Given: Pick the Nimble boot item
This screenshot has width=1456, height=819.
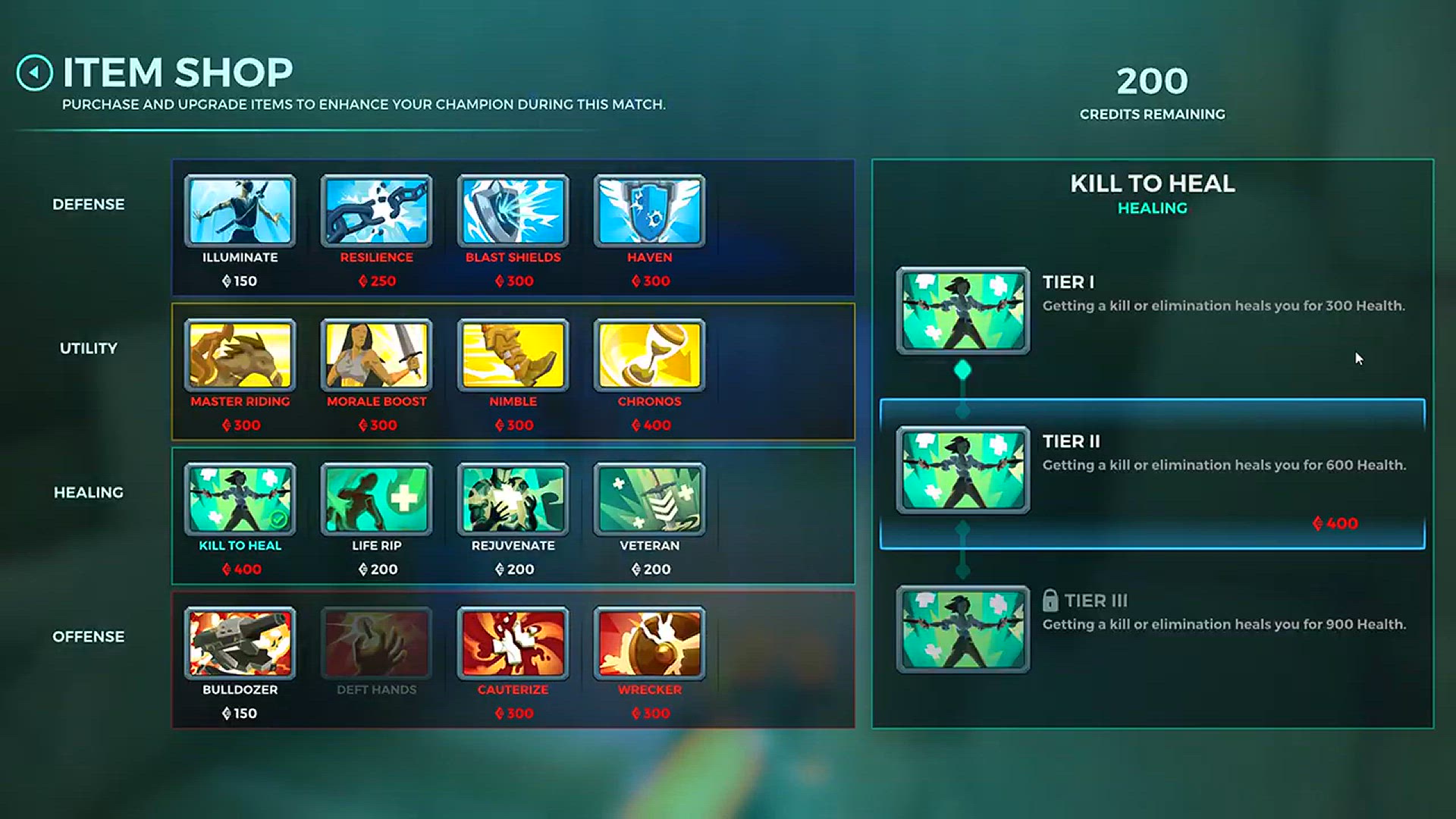Looking at the screenshot, I should (513, 356).
